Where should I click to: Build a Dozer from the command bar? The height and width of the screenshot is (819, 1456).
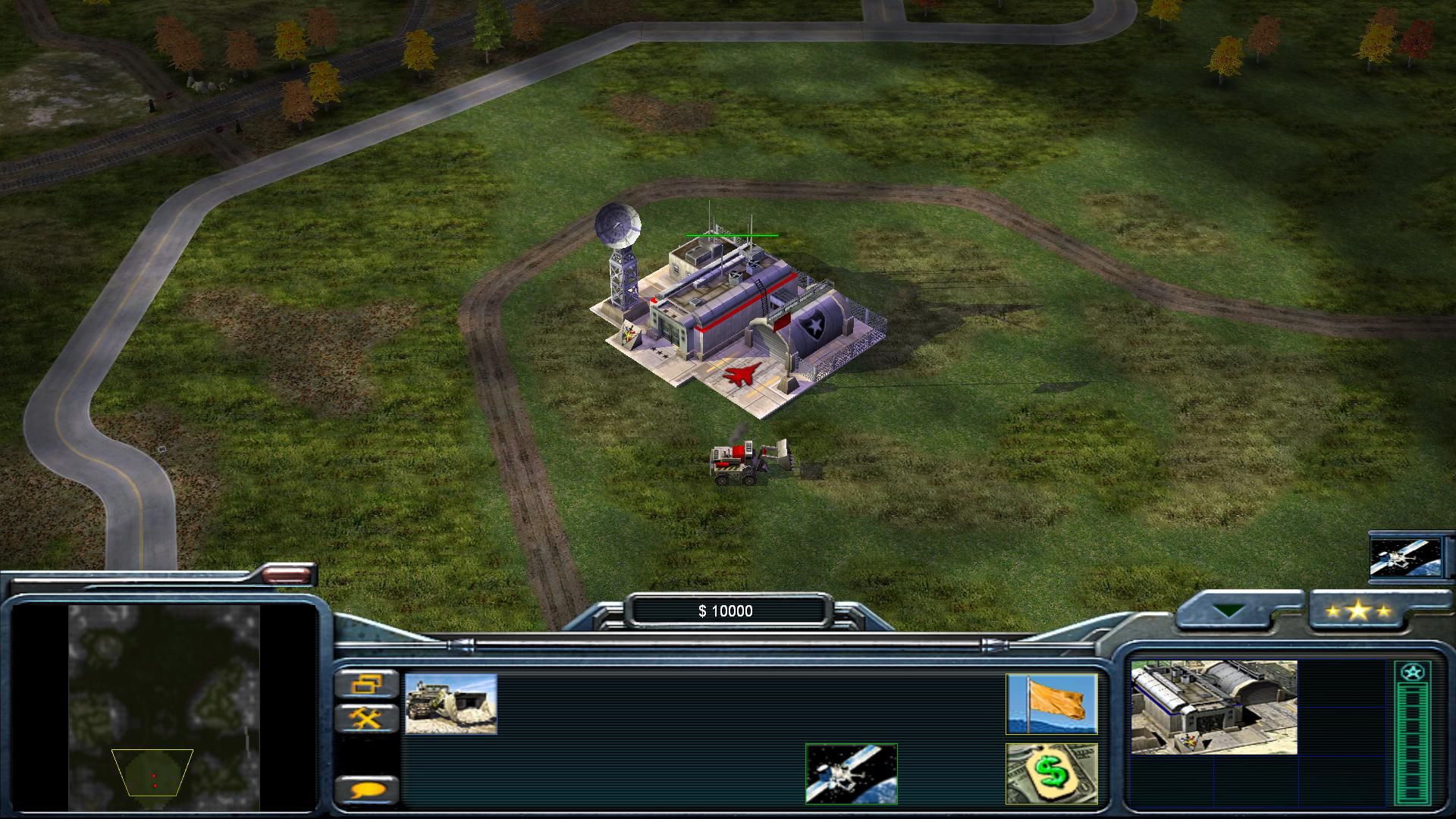pos(450,704)
